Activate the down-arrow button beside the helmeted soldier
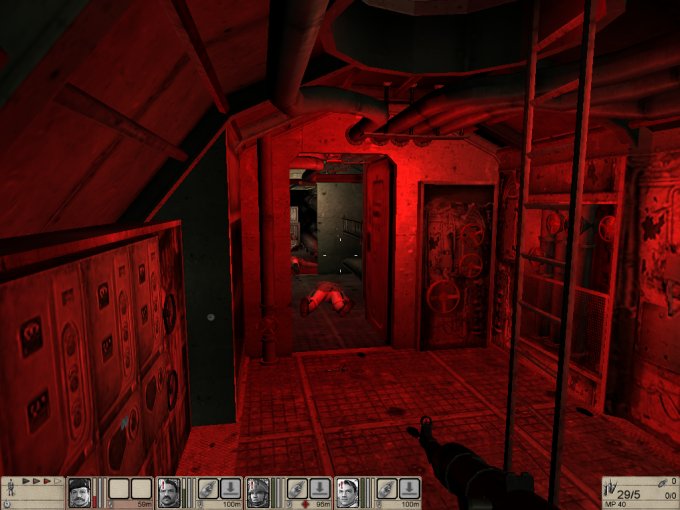The image size is (680, 510). click(319, 488)
